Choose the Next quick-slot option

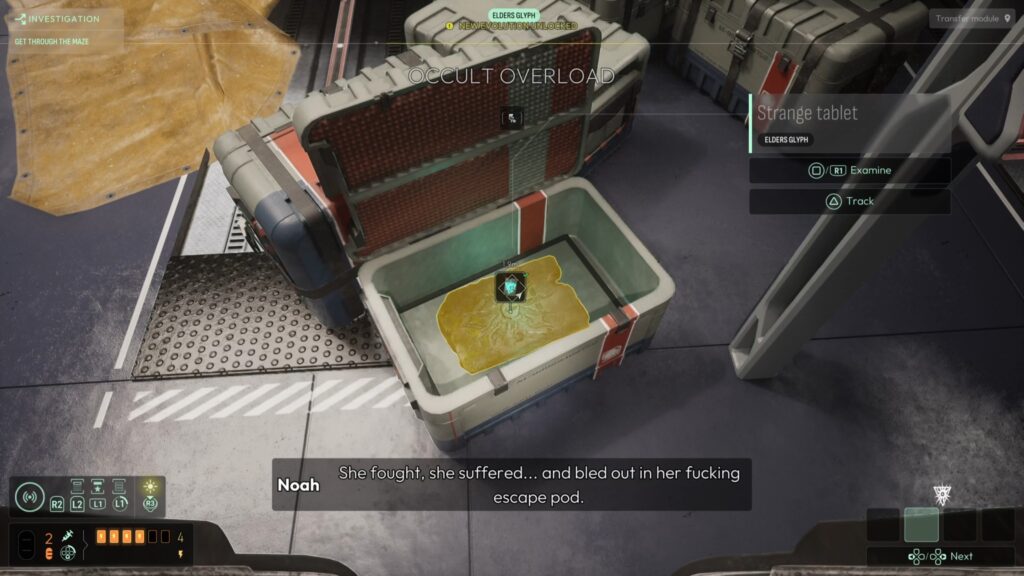pyautogui.click(x=940, y=556)
